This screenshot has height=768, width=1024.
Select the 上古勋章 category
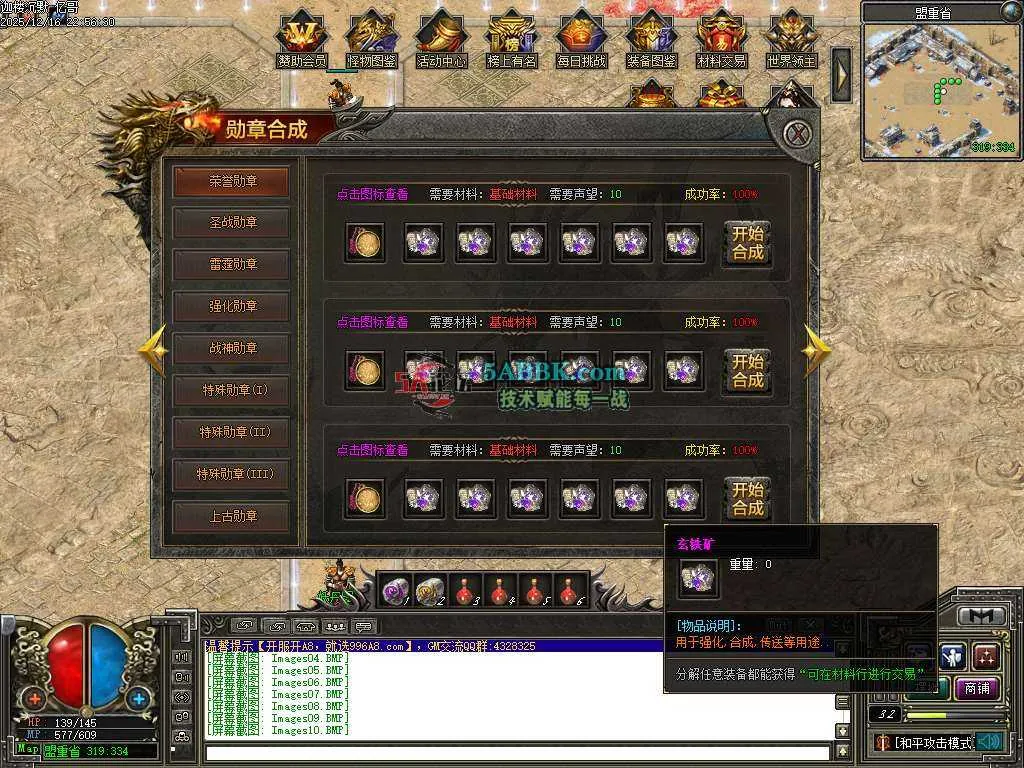tap(231, 516)
